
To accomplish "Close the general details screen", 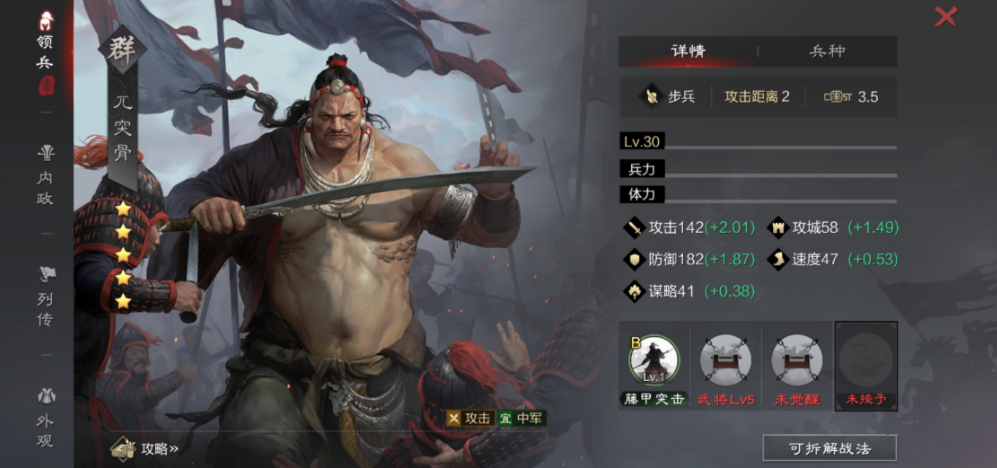I will [x=945, y=17].
